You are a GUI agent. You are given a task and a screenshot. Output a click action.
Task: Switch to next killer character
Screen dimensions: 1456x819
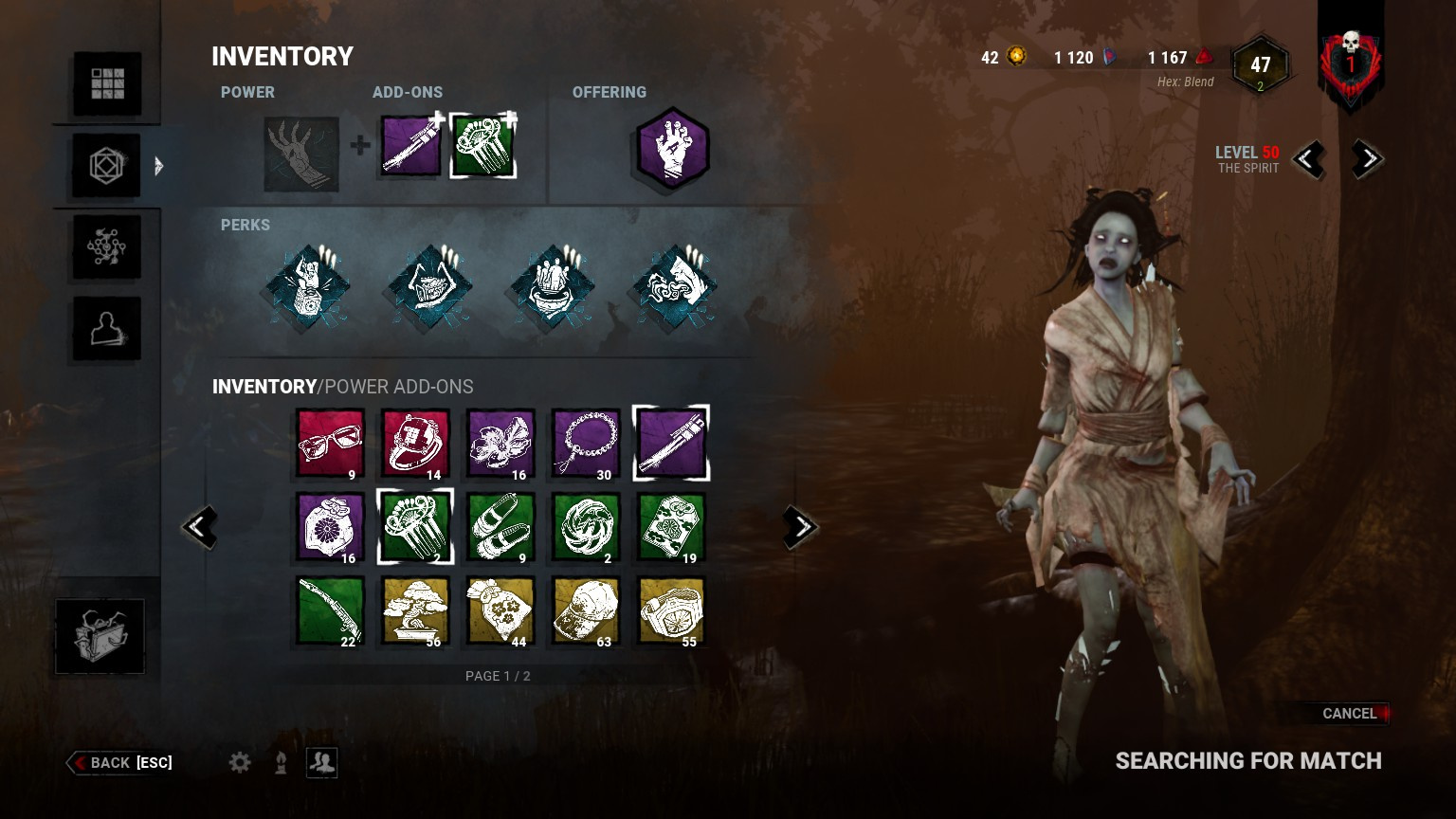(x=1366, y=159)
